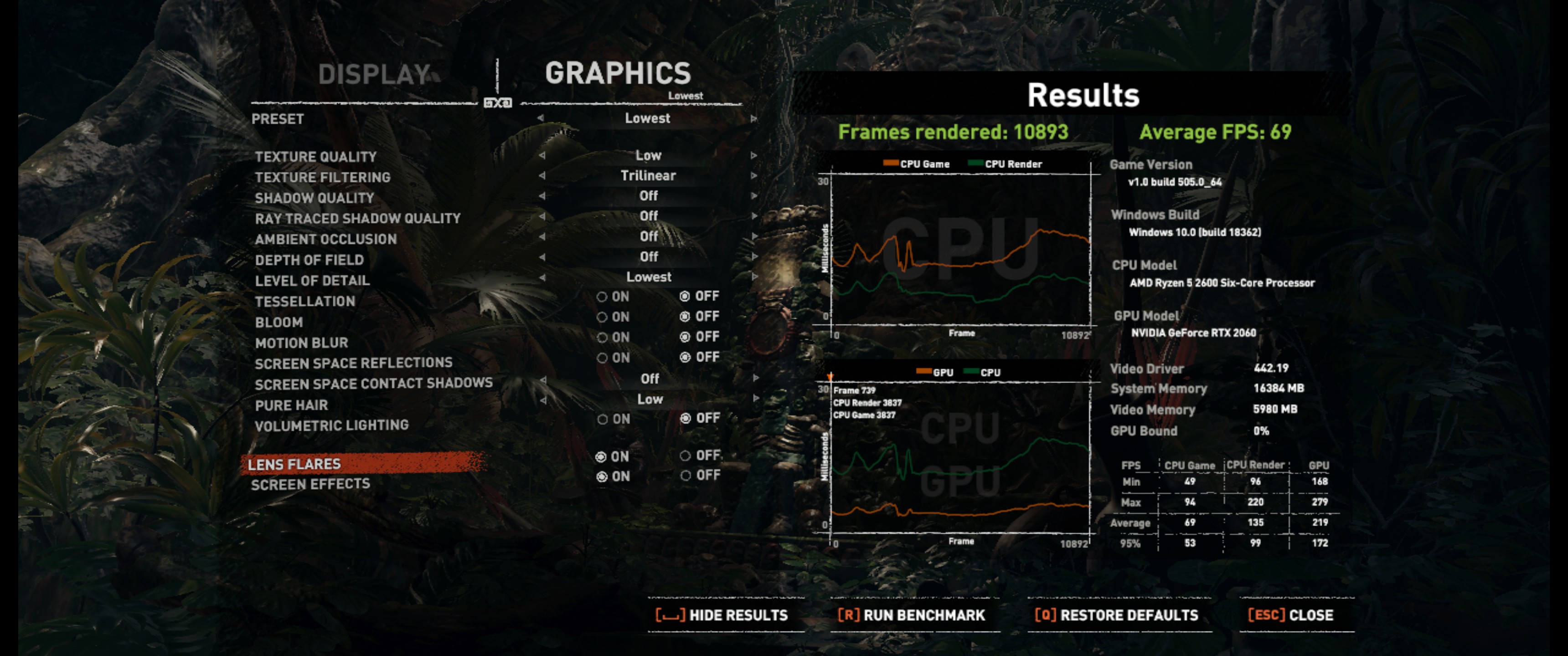Restore default graphics settings
The height and width of the screenshot is (656, 1568).
[1116, 615]
